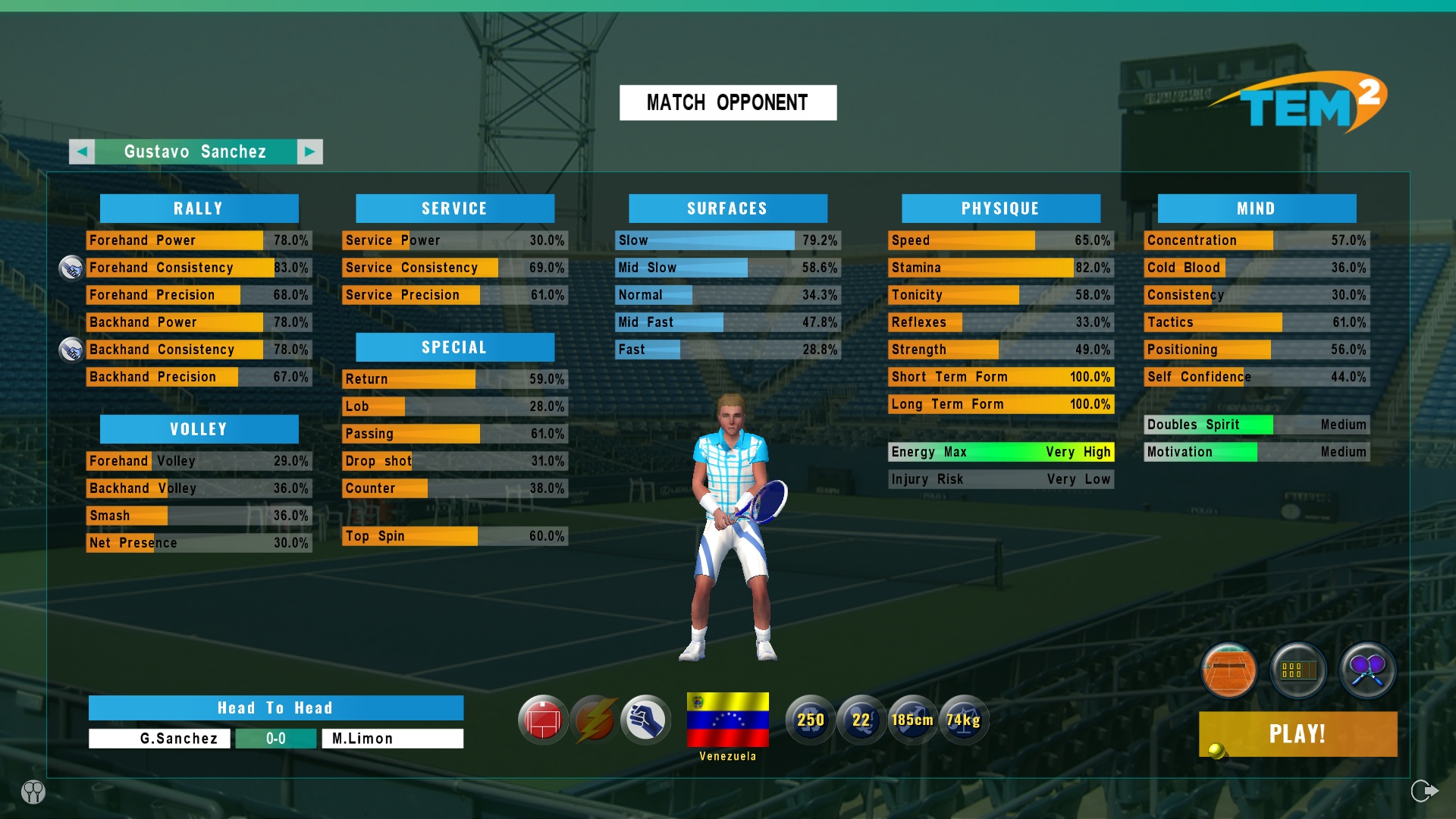Click the PLAY! button
1456x819 pixels.
(1298, 734)
